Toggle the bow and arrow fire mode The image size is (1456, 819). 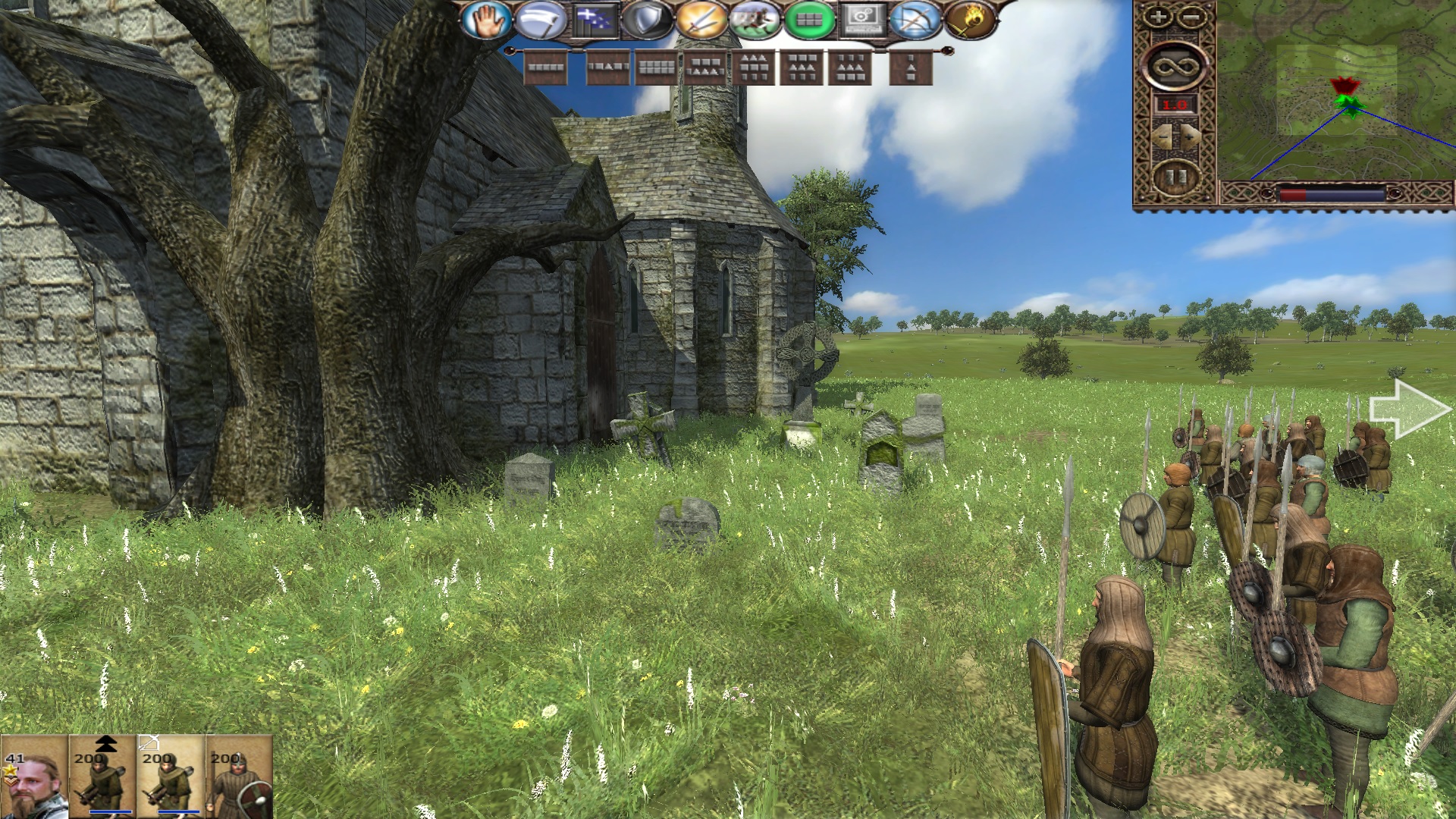[x=915, y=20]
